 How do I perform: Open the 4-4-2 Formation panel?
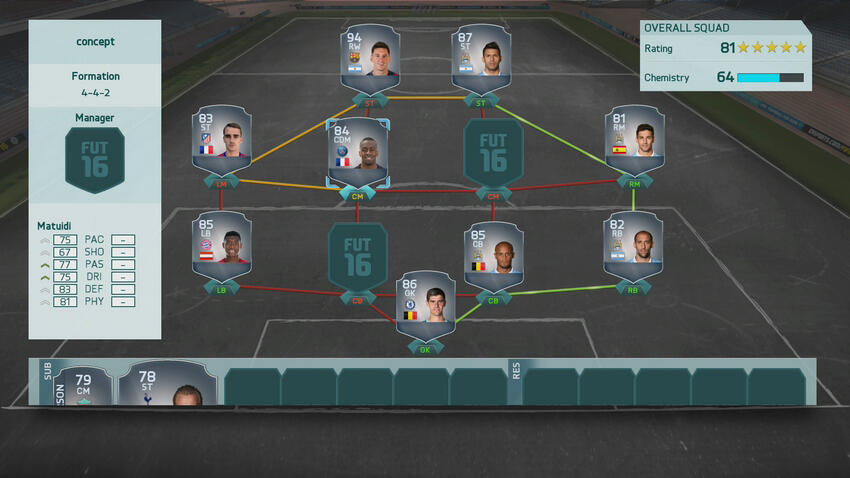[95, 84]
